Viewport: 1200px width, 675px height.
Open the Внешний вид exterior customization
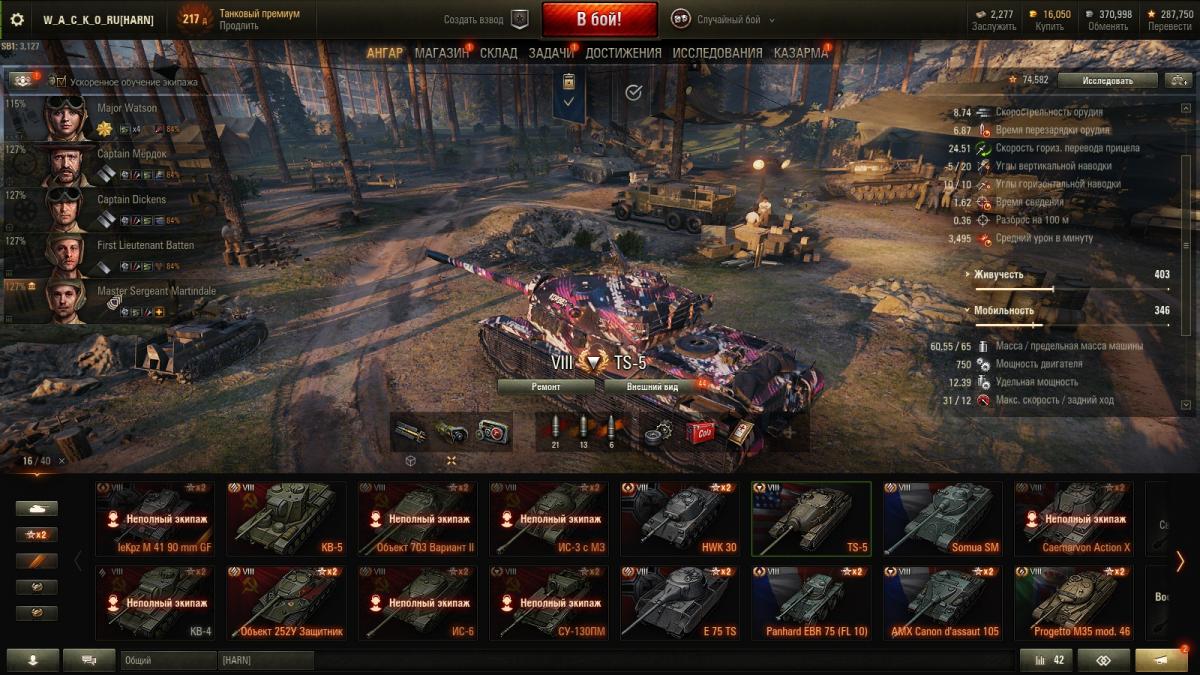[x=652, y=386]
